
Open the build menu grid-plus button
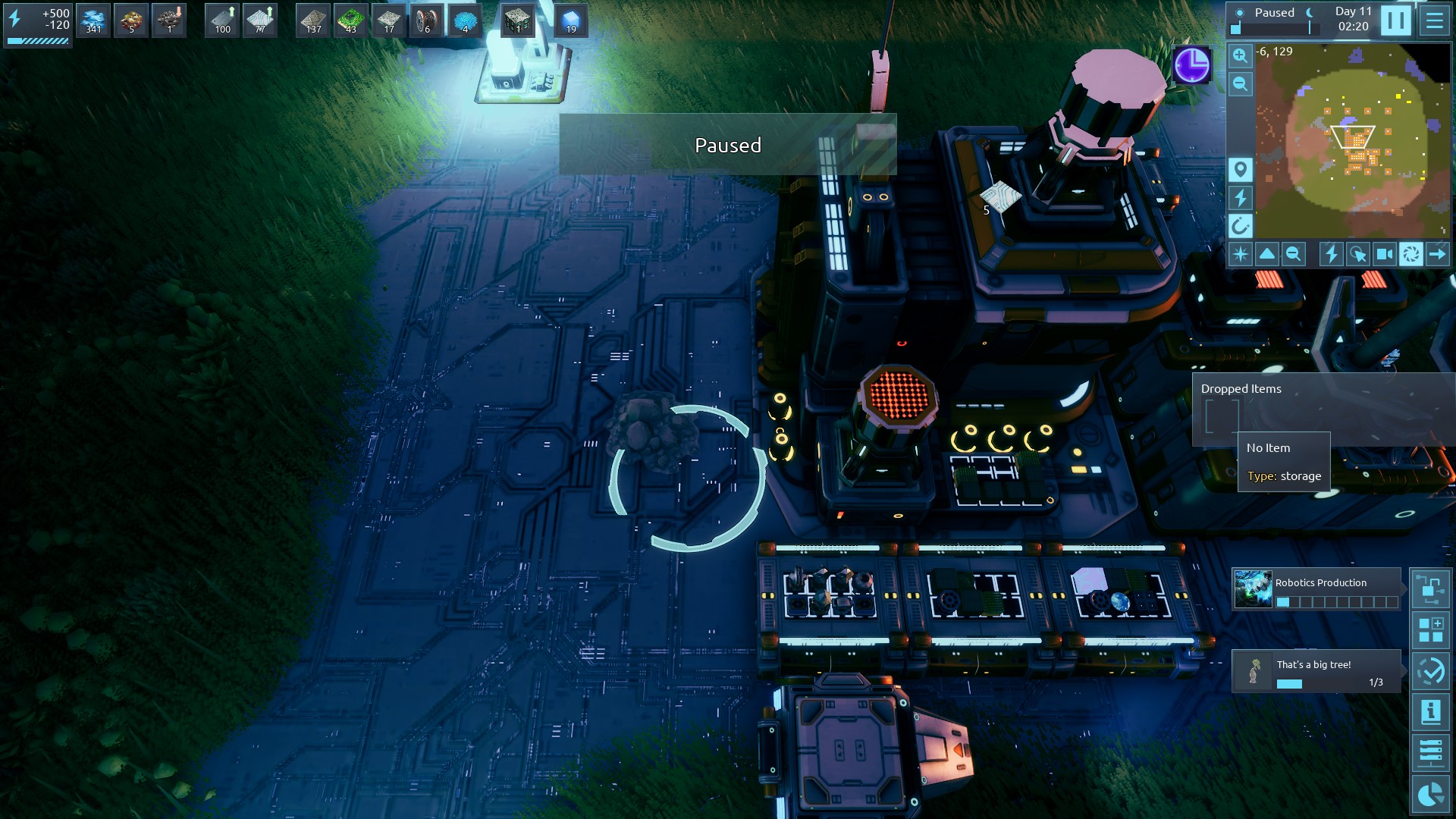pyautogui.click(x=1430, y=630)
